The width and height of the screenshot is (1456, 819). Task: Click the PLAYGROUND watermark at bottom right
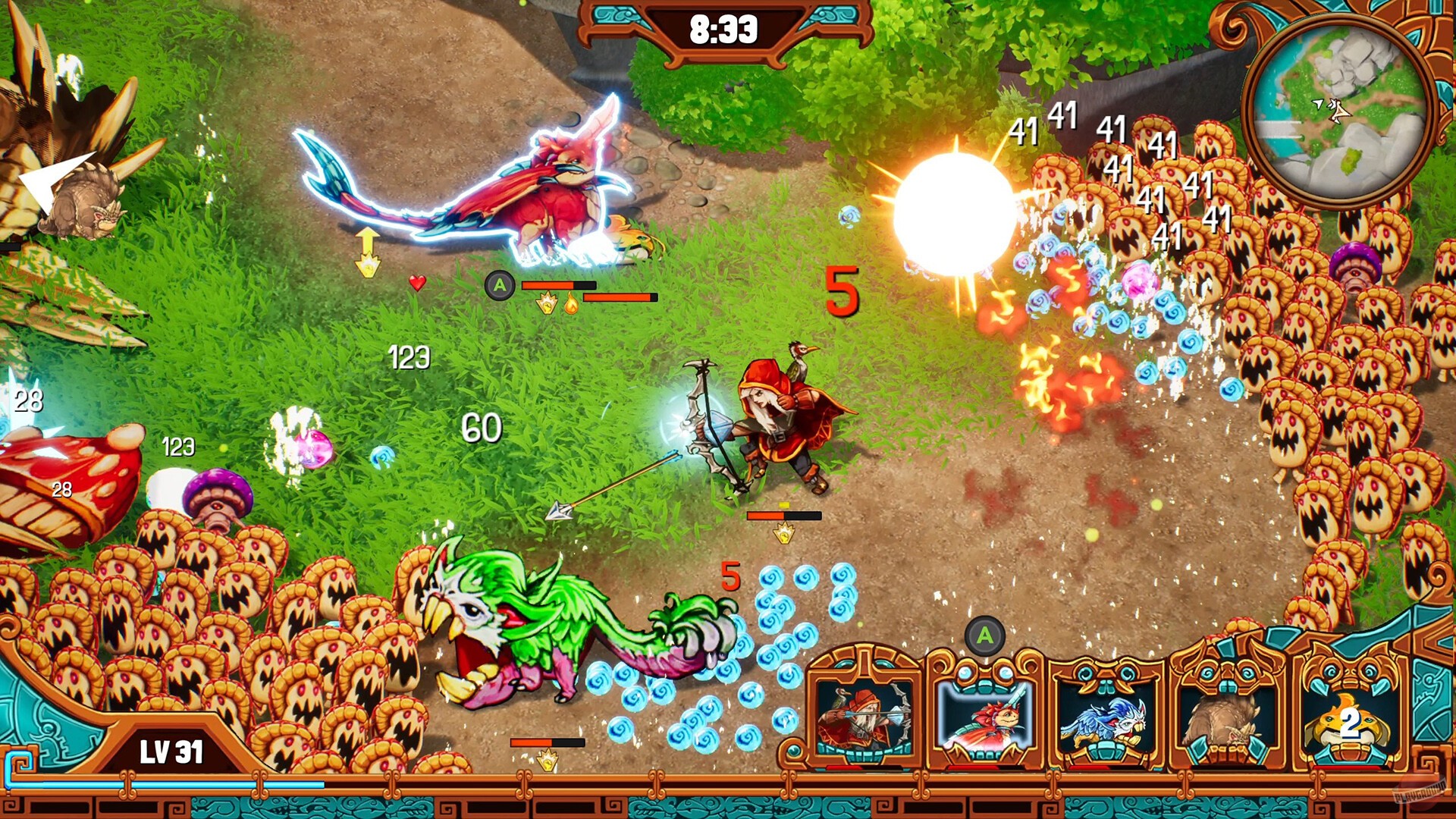1420,792
